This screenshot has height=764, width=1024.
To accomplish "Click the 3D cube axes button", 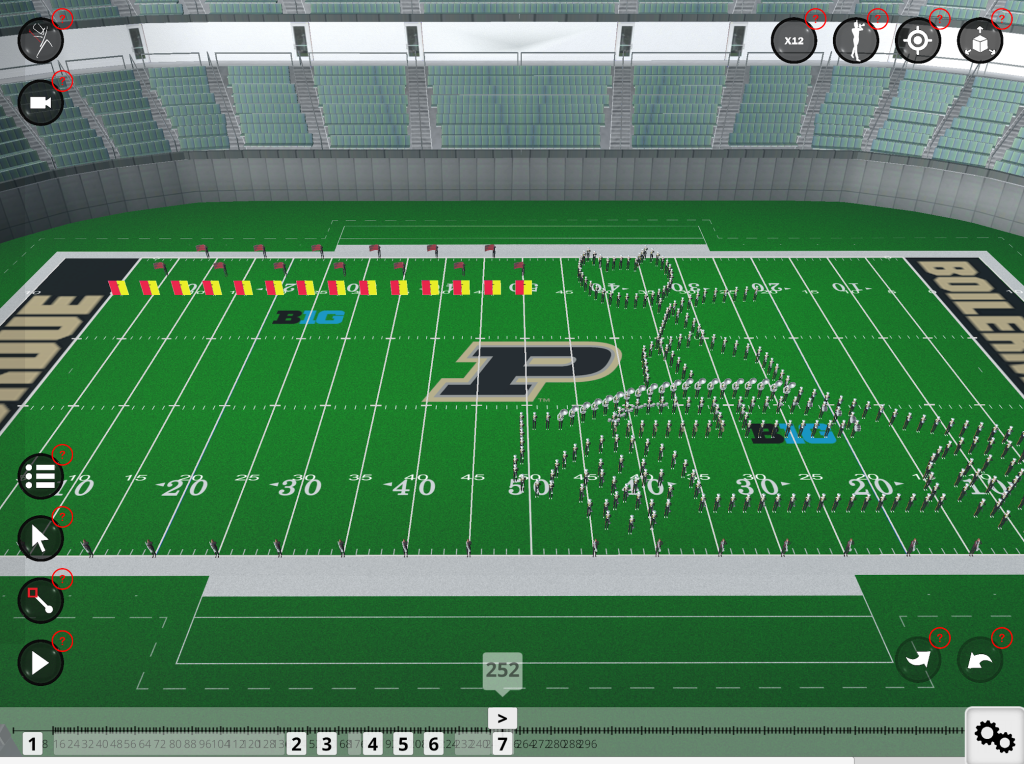I will click(980, 41).
